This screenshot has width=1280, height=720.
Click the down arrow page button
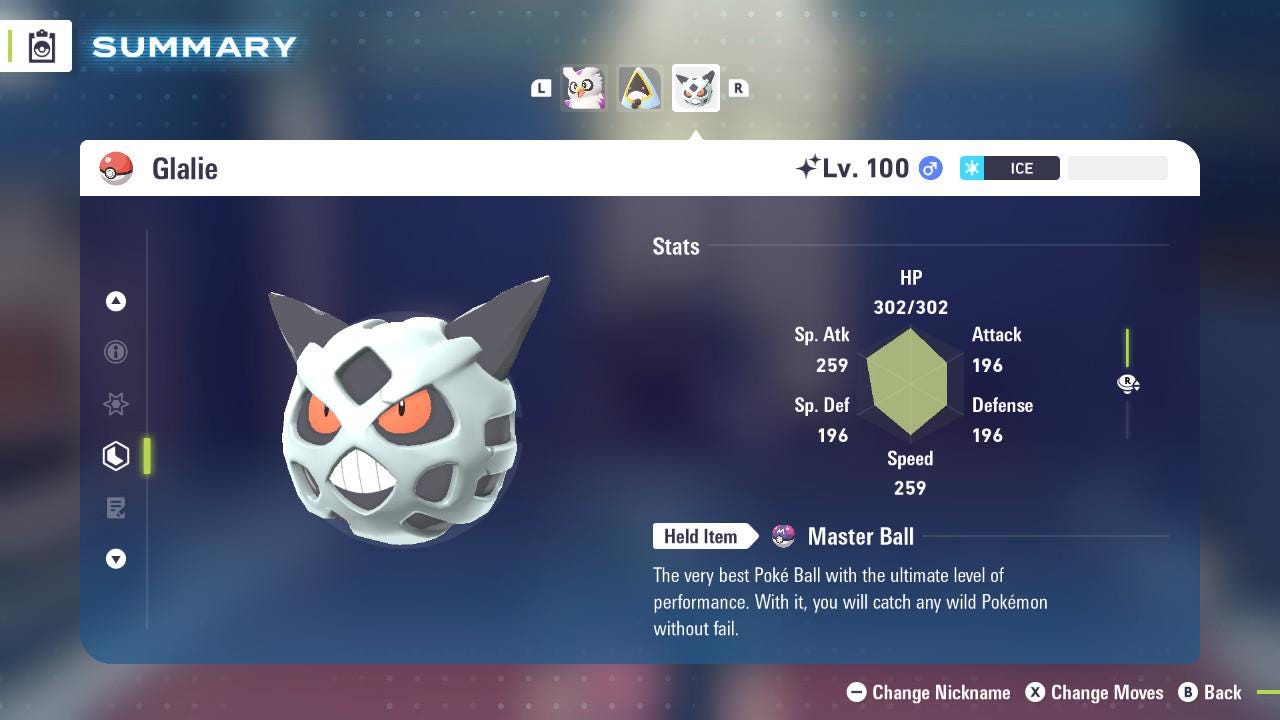point(116,559)
